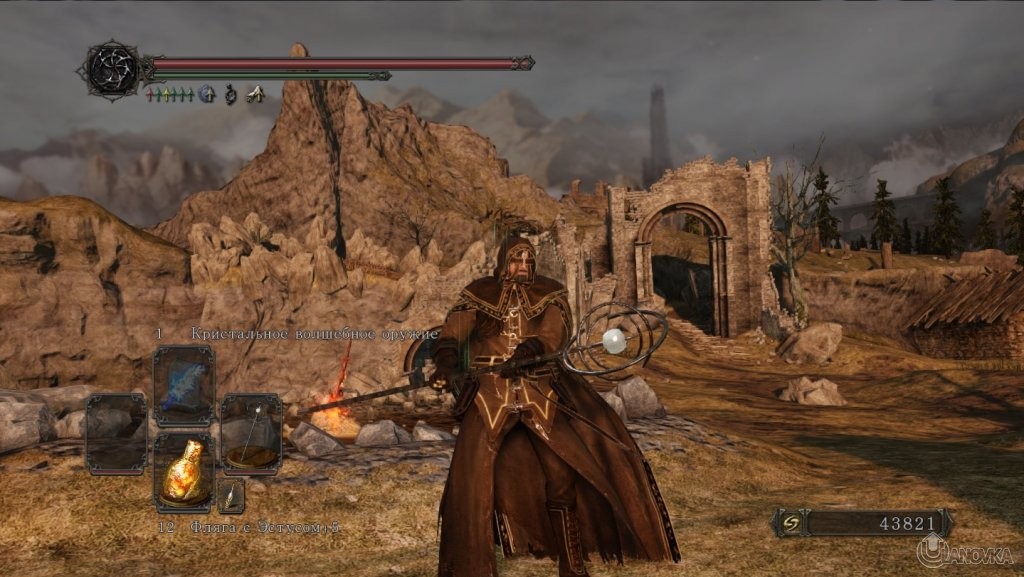Select the Crystal Magic Weapon spell slot
The width and height of the screenshot is (1024, 577).
pyautogui.click(x=184, y=386)
